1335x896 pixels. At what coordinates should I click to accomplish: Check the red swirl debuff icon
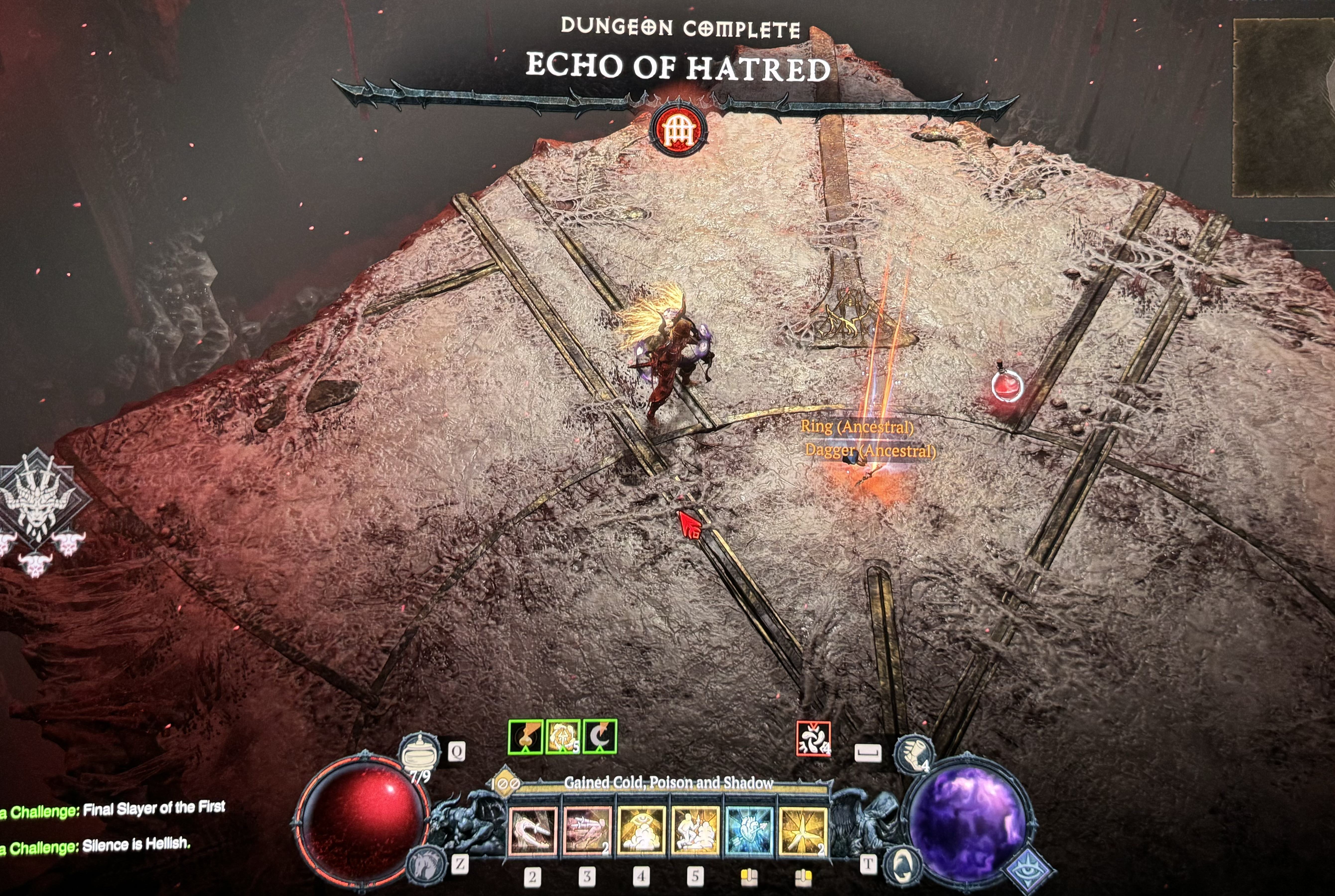[x=813, y=738]
